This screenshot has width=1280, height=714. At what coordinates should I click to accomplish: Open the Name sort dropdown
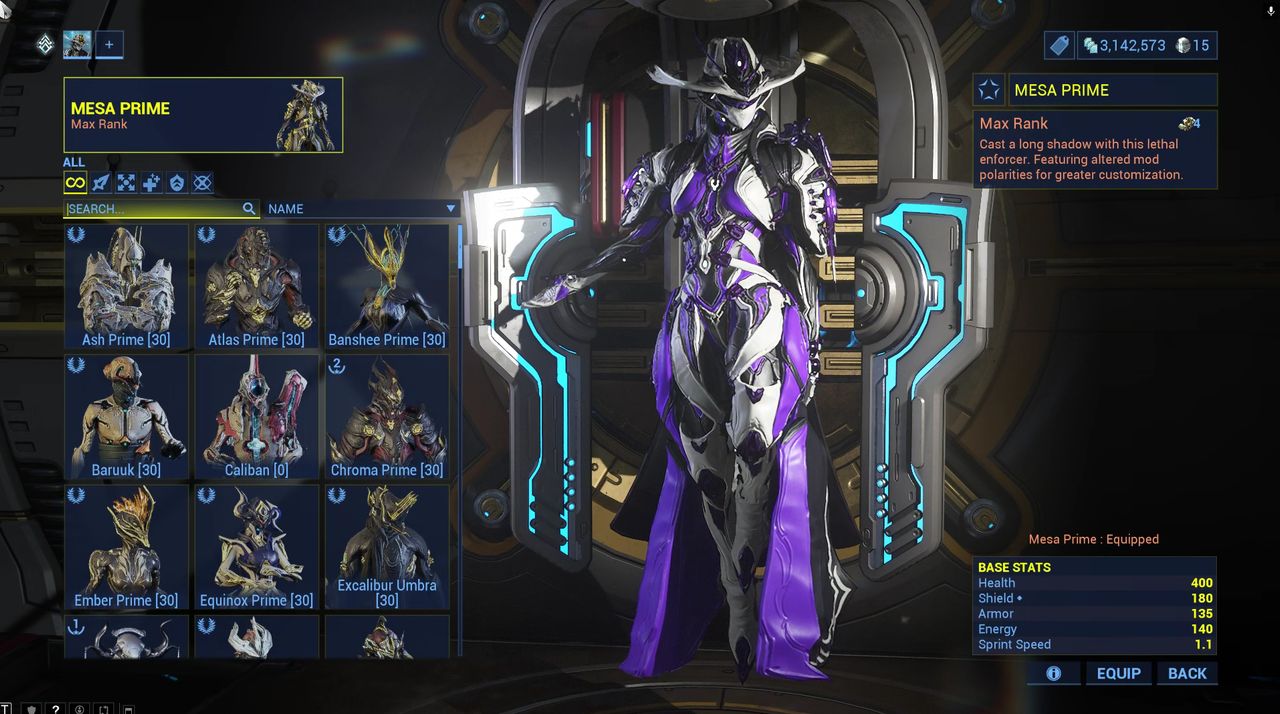tap(362, 209)
